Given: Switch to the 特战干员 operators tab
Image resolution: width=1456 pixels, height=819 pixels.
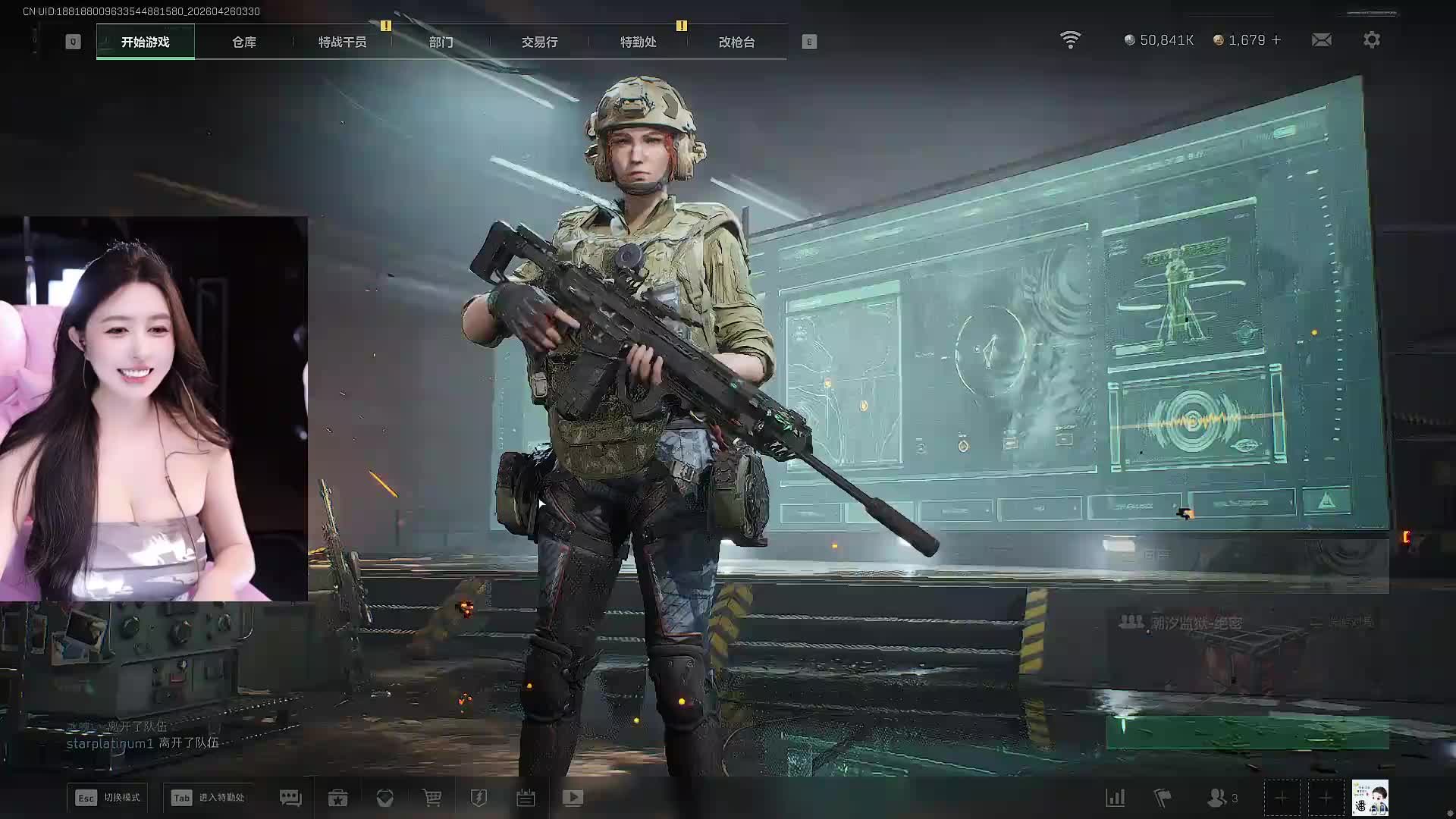Looking at the screenshot, I should click(342, 42).
